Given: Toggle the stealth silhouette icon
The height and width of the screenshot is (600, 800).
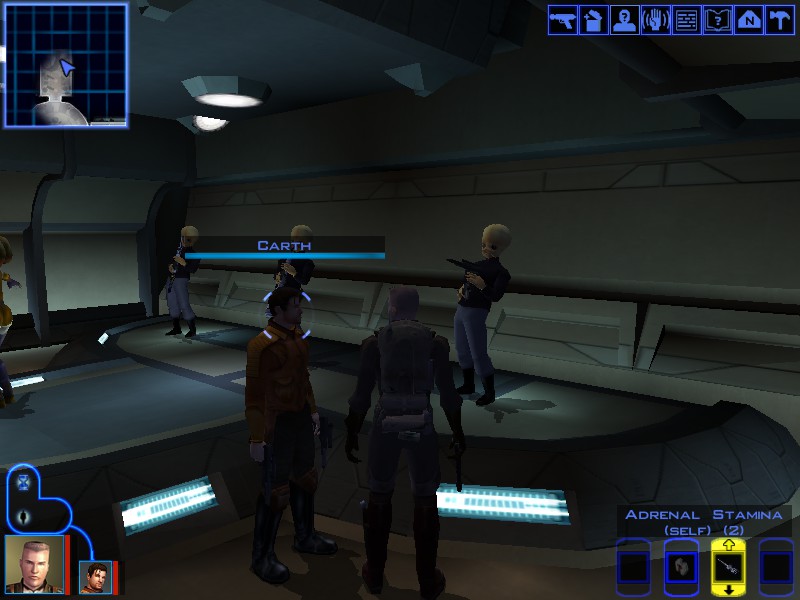Looking at the screenshot, I should pyautogui.click(x=25, y=516).
